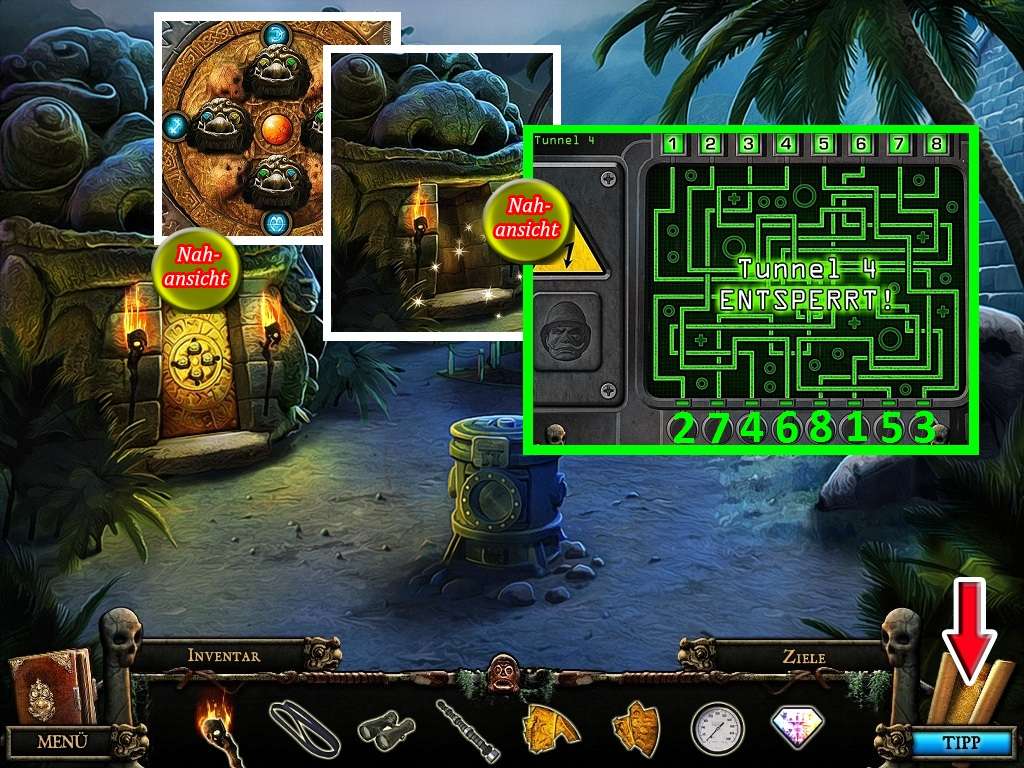Select the pressure gauge item
This screenshot has height=768, width=1024.
(716, 728)
